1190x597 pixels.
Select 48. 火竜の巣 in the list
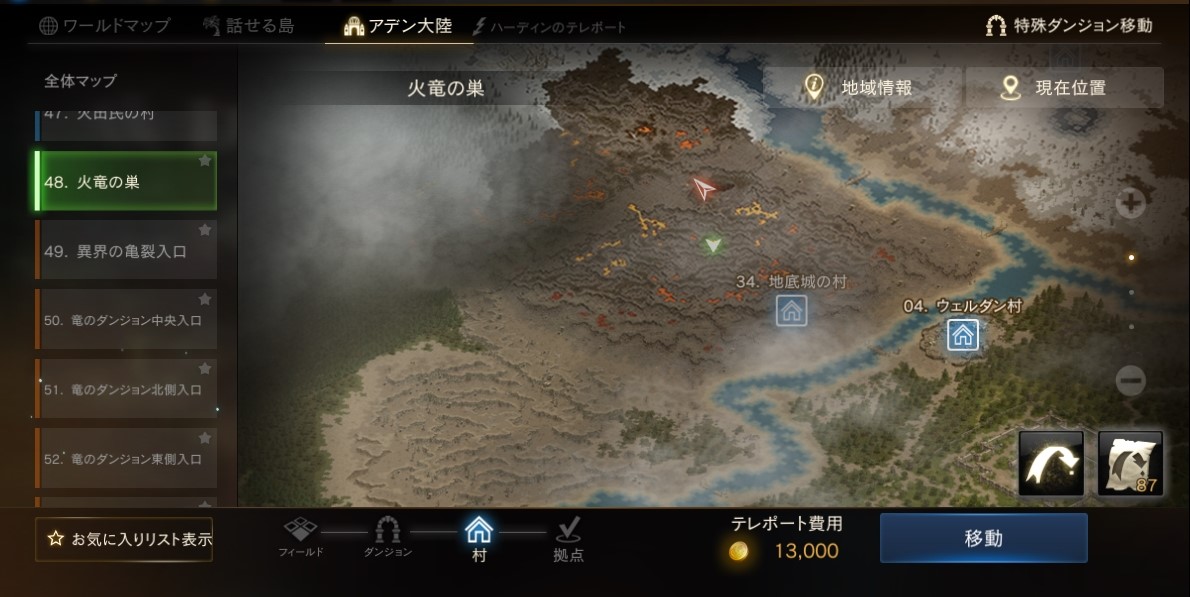click(126, 182)
